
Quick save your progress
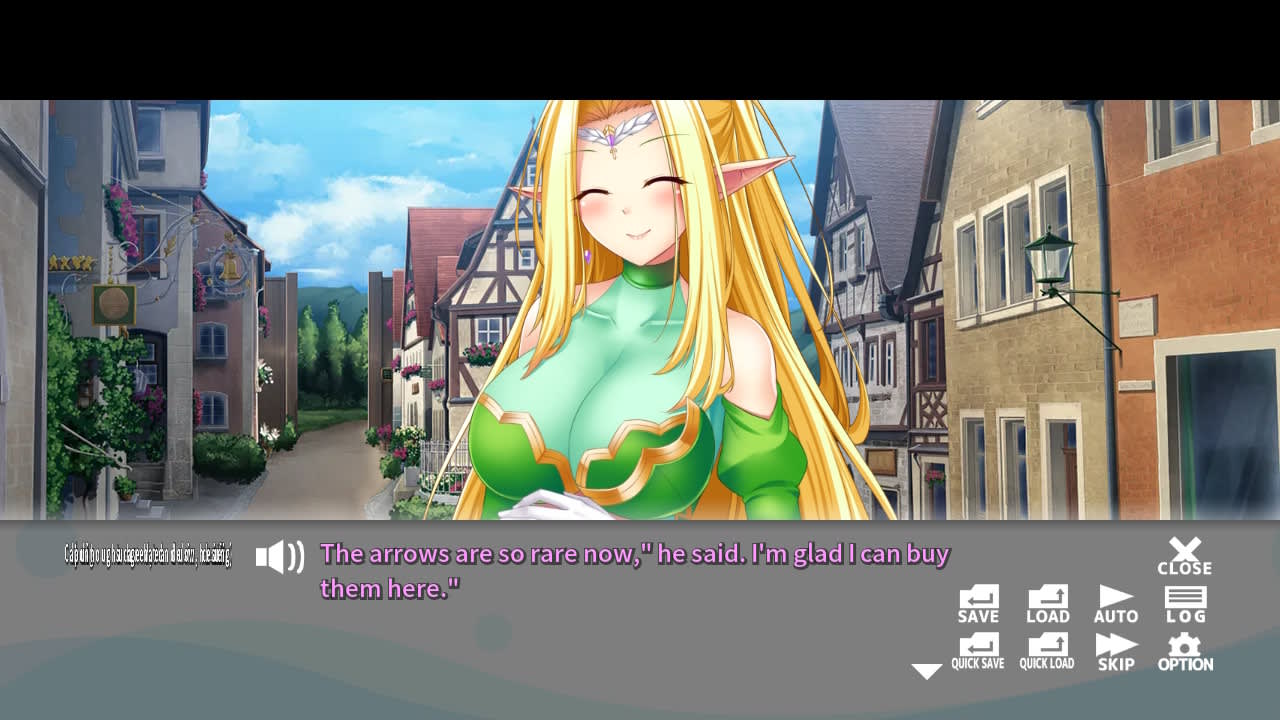click(x=978, y=651)
